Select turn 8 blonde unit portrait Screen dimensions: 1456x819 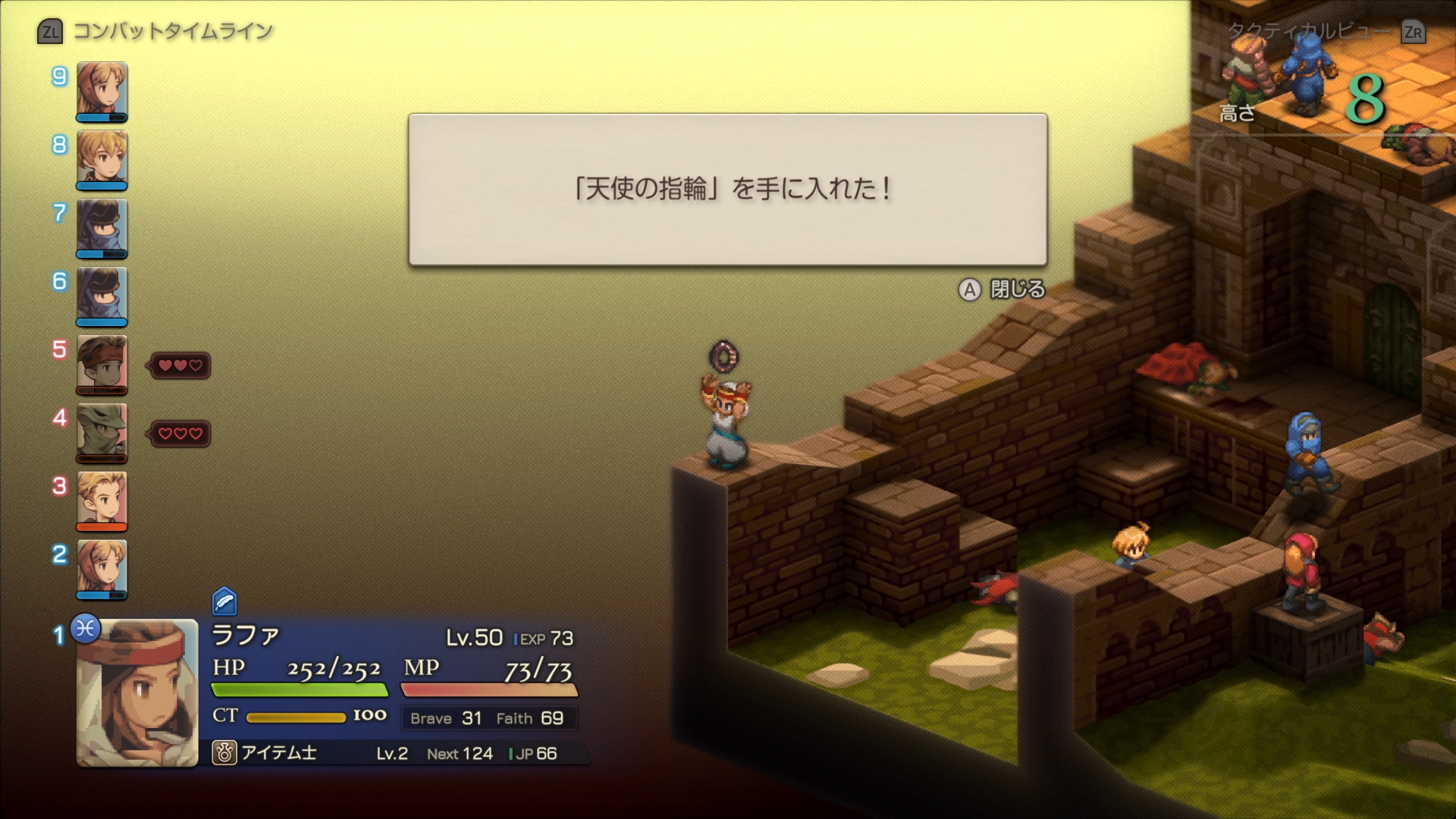pyautogui.click(x=102, y=159)
